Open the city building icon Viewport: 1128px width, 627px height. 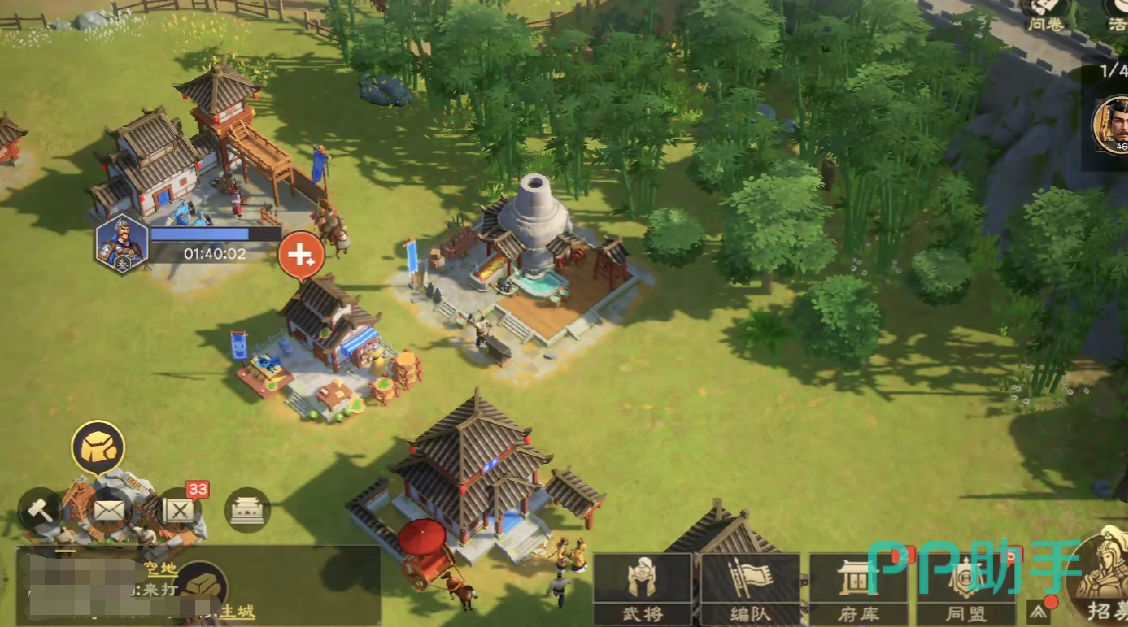(x=246, y=510)
